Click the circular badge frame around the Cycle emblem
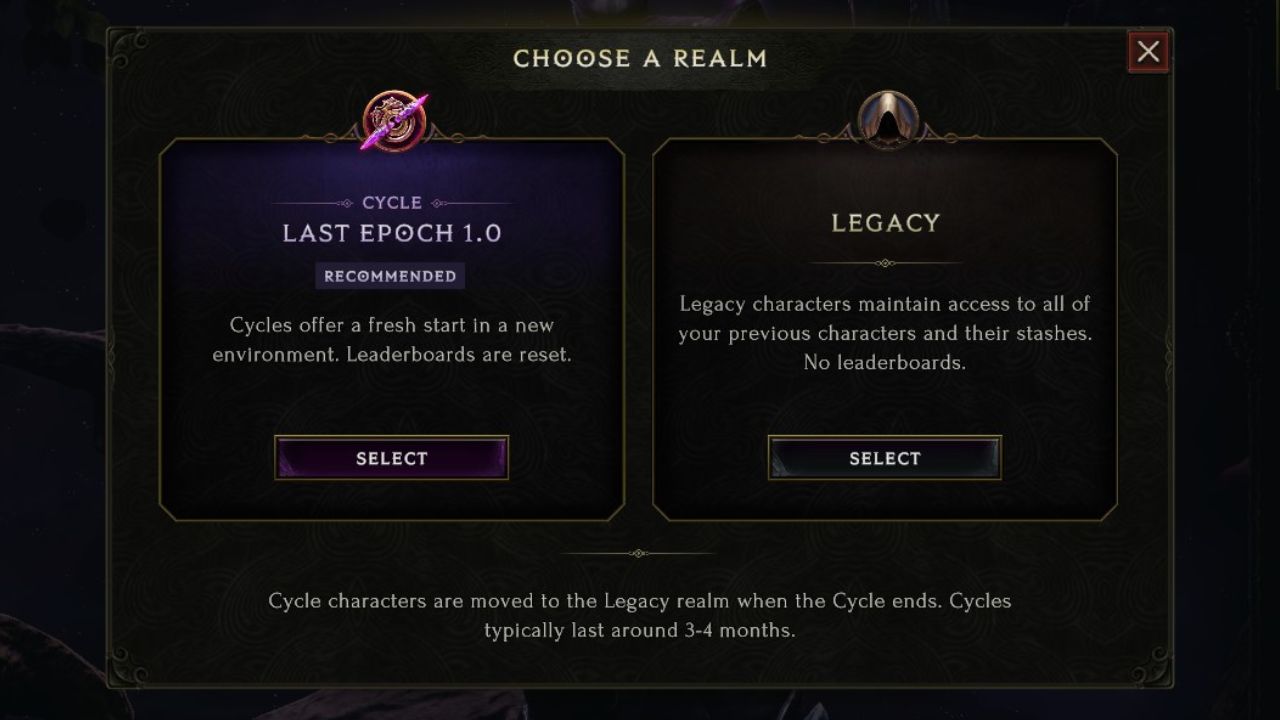Image resolution: width=1280 pixels, height=720 pixels. tap(390, 118)
